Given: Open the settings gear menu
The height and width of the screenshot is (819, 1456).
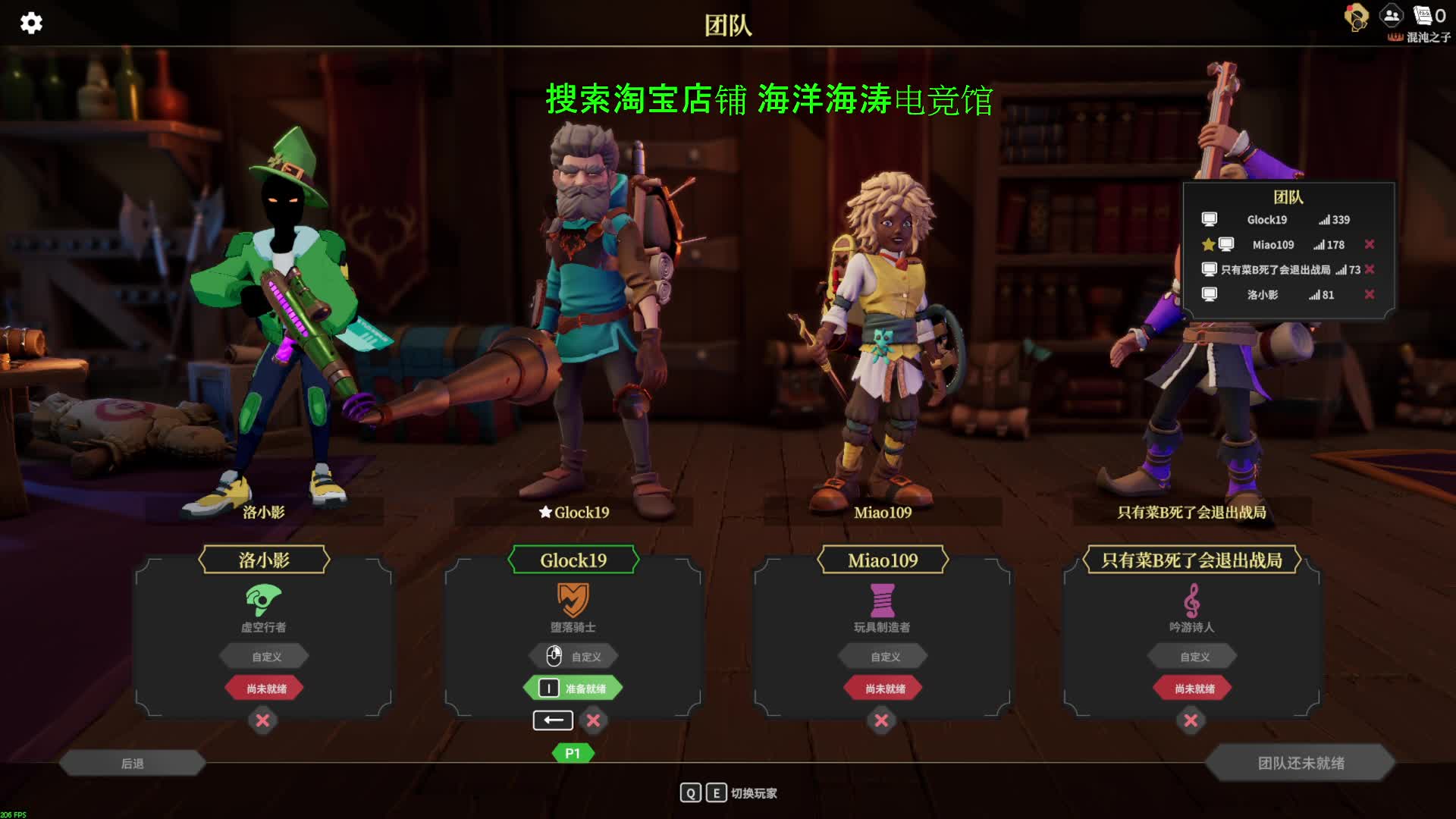Looking at the screenshot, I should (31, 23).
